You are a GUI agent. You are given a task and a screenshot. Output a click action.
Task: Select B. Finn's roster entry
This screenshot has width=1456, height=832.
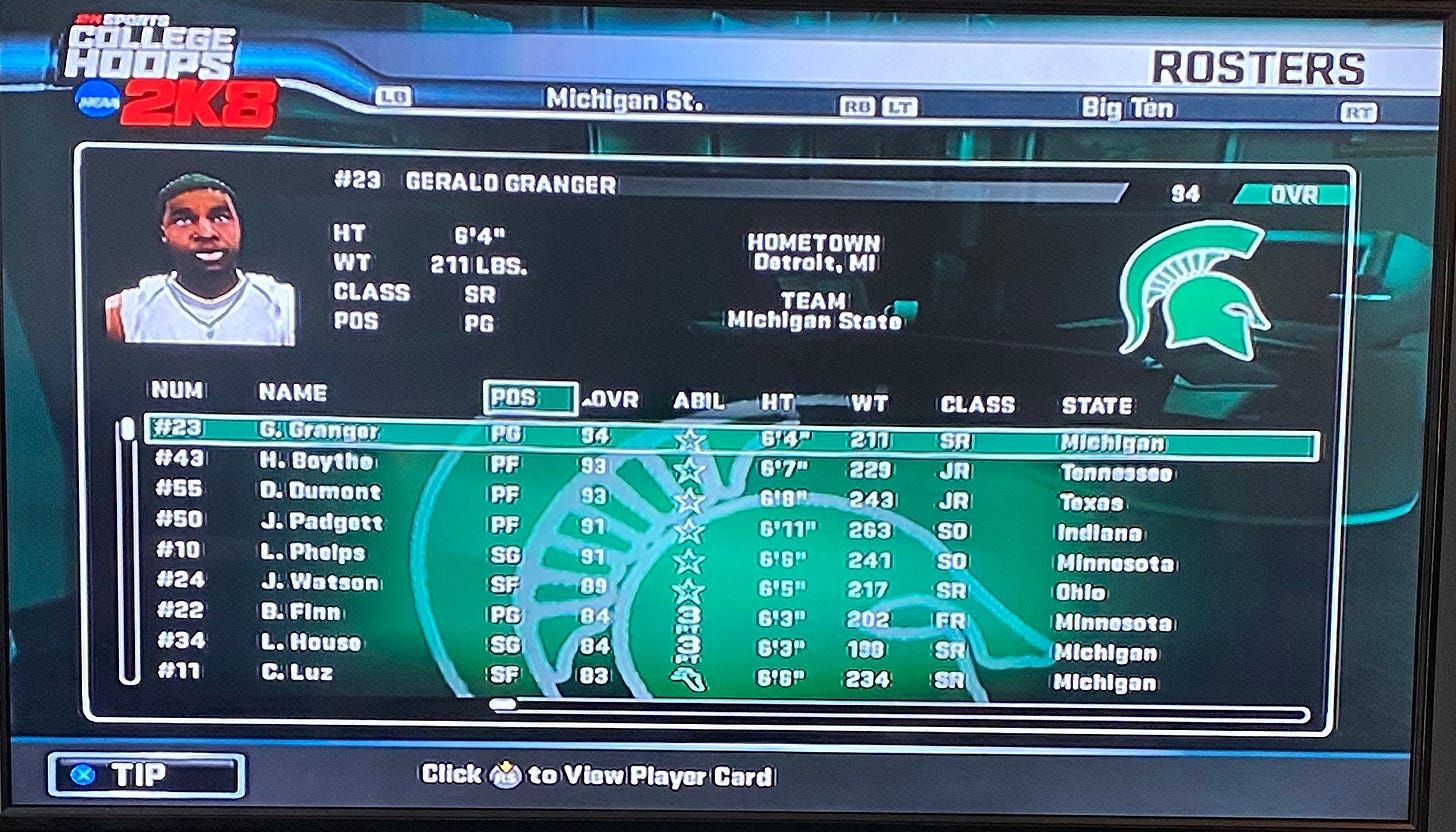300,613
